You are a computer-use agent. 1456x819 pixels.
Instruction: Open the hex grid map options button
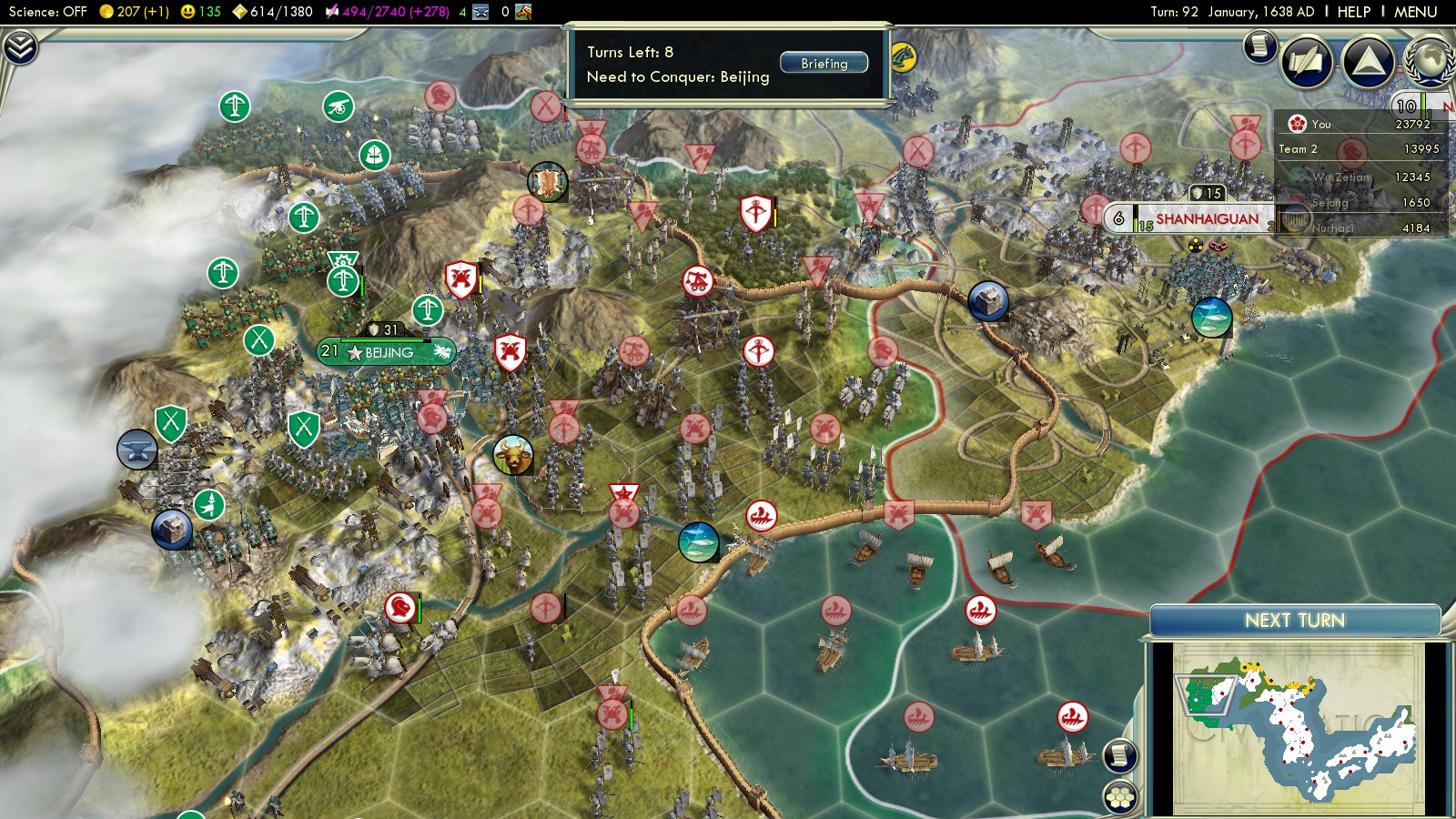(x=1120, y=797)
